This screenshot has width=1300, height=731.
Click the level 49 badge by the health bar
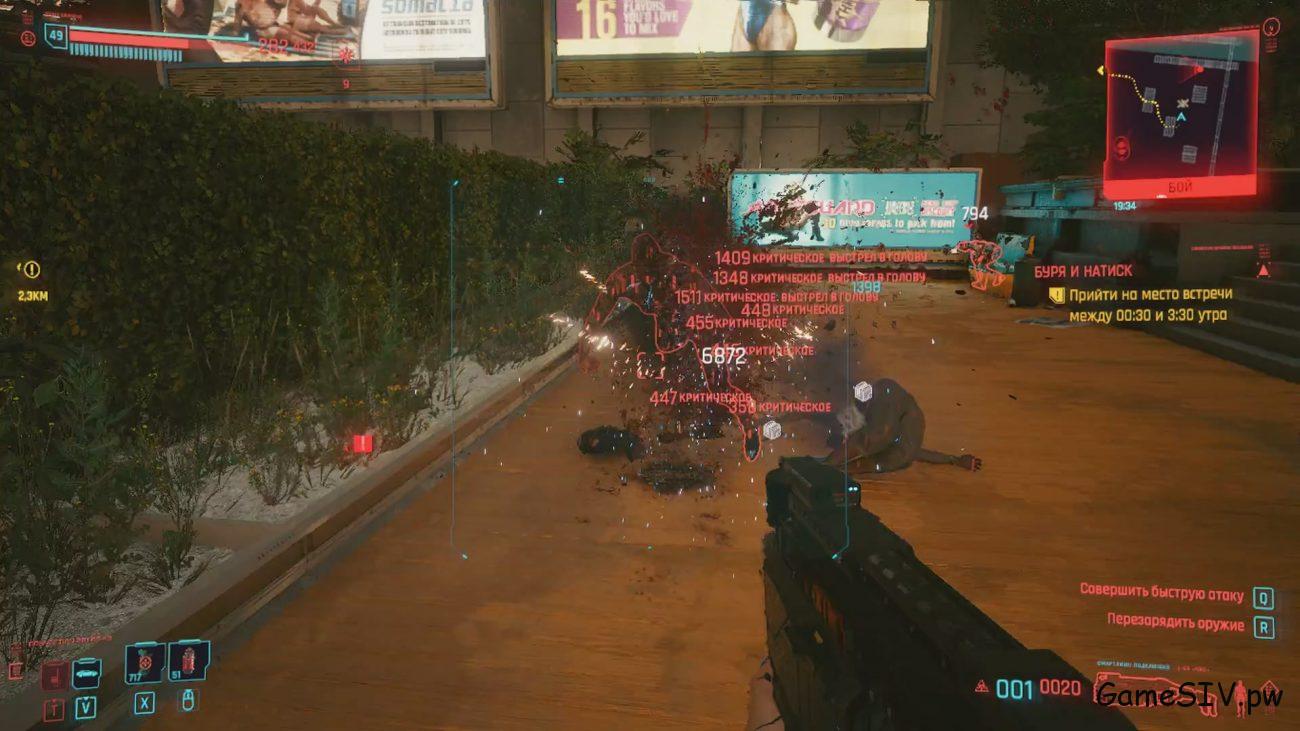(x=55, y=37)
